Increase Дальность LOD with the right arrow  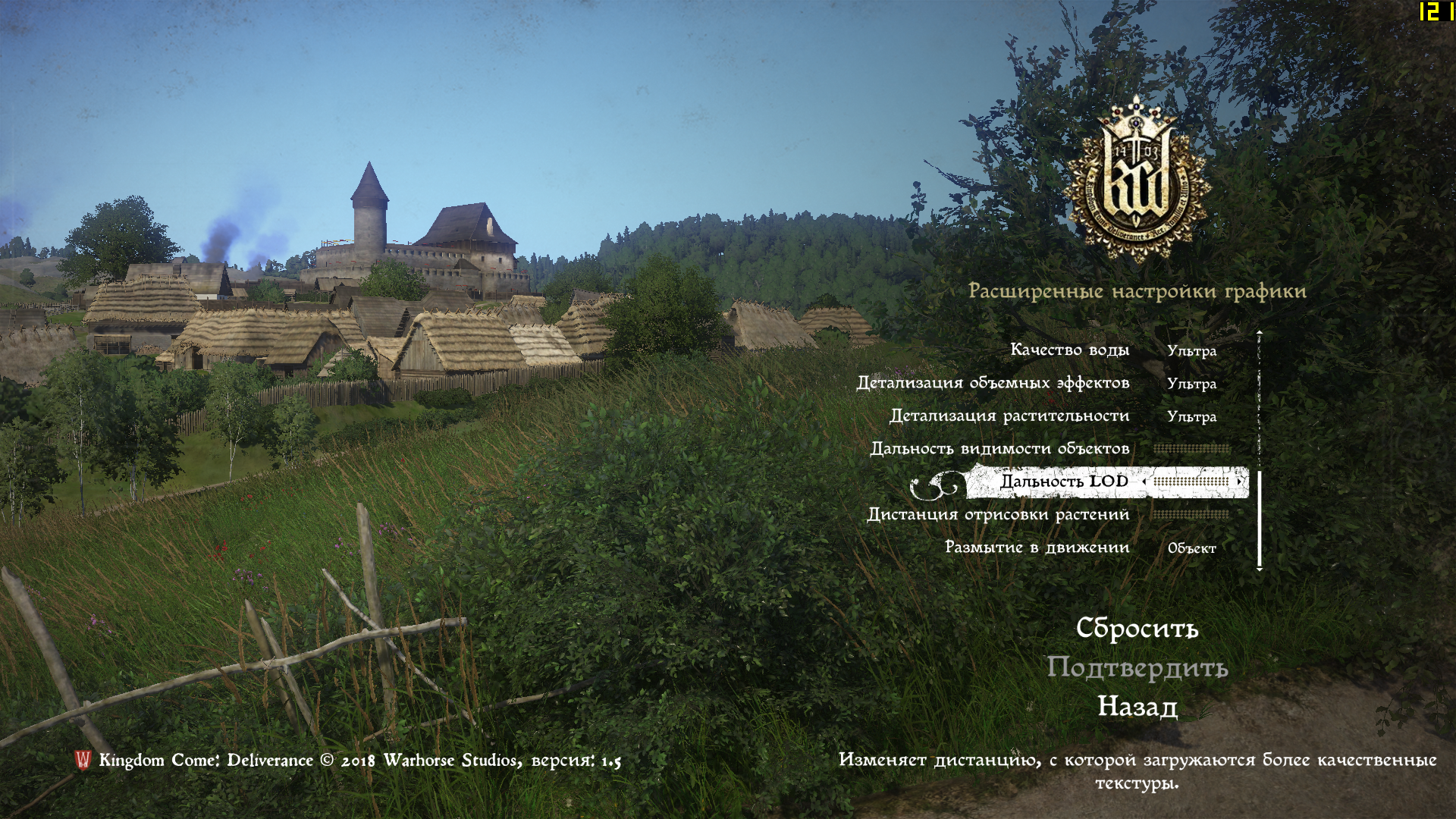pyautogui.click(x=1239, y=482)
